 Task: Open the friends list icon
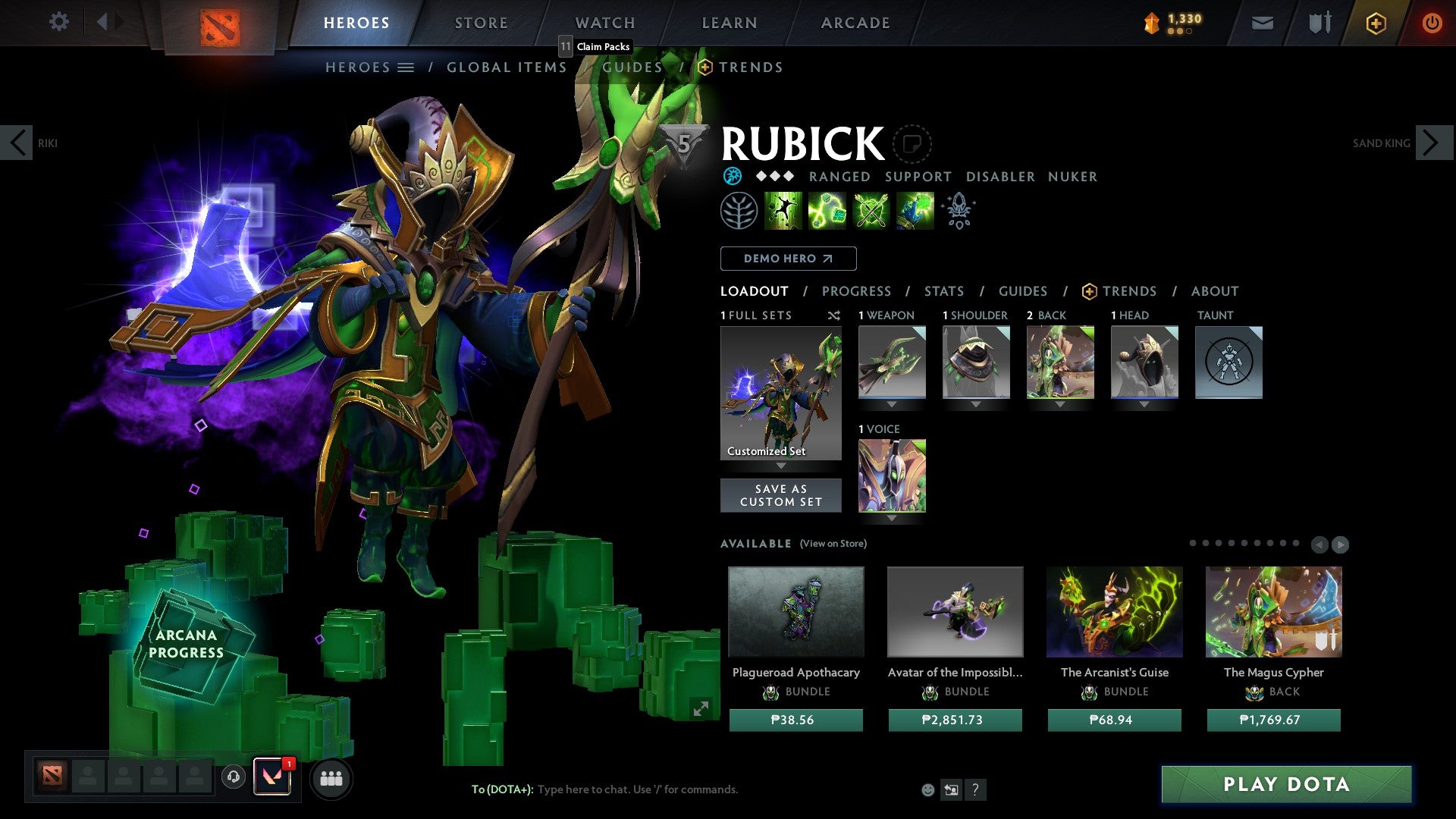pos(331,777)
